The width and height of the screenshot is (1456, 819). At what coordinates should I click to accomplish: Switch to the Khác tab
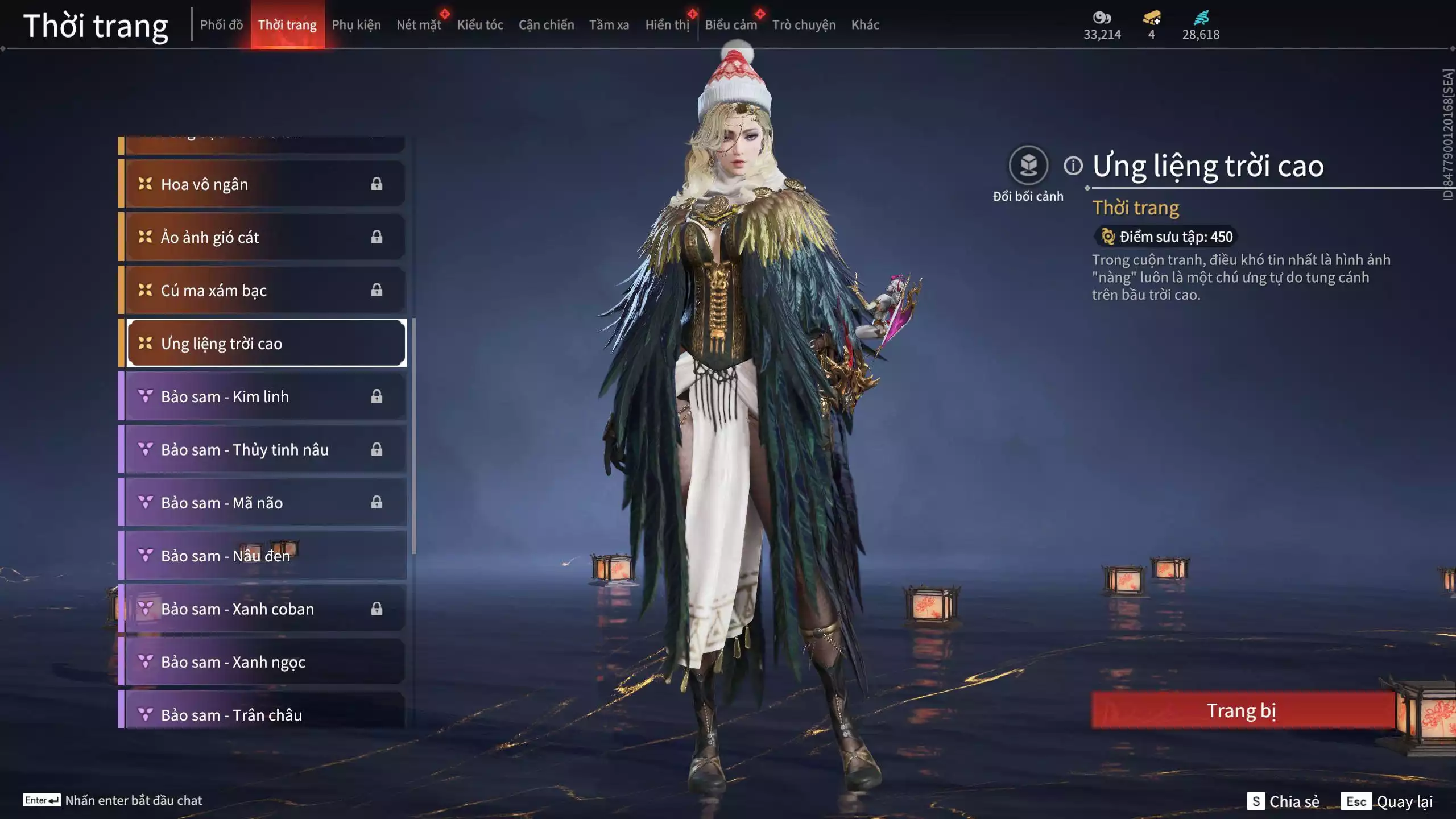tap(865, 25)
